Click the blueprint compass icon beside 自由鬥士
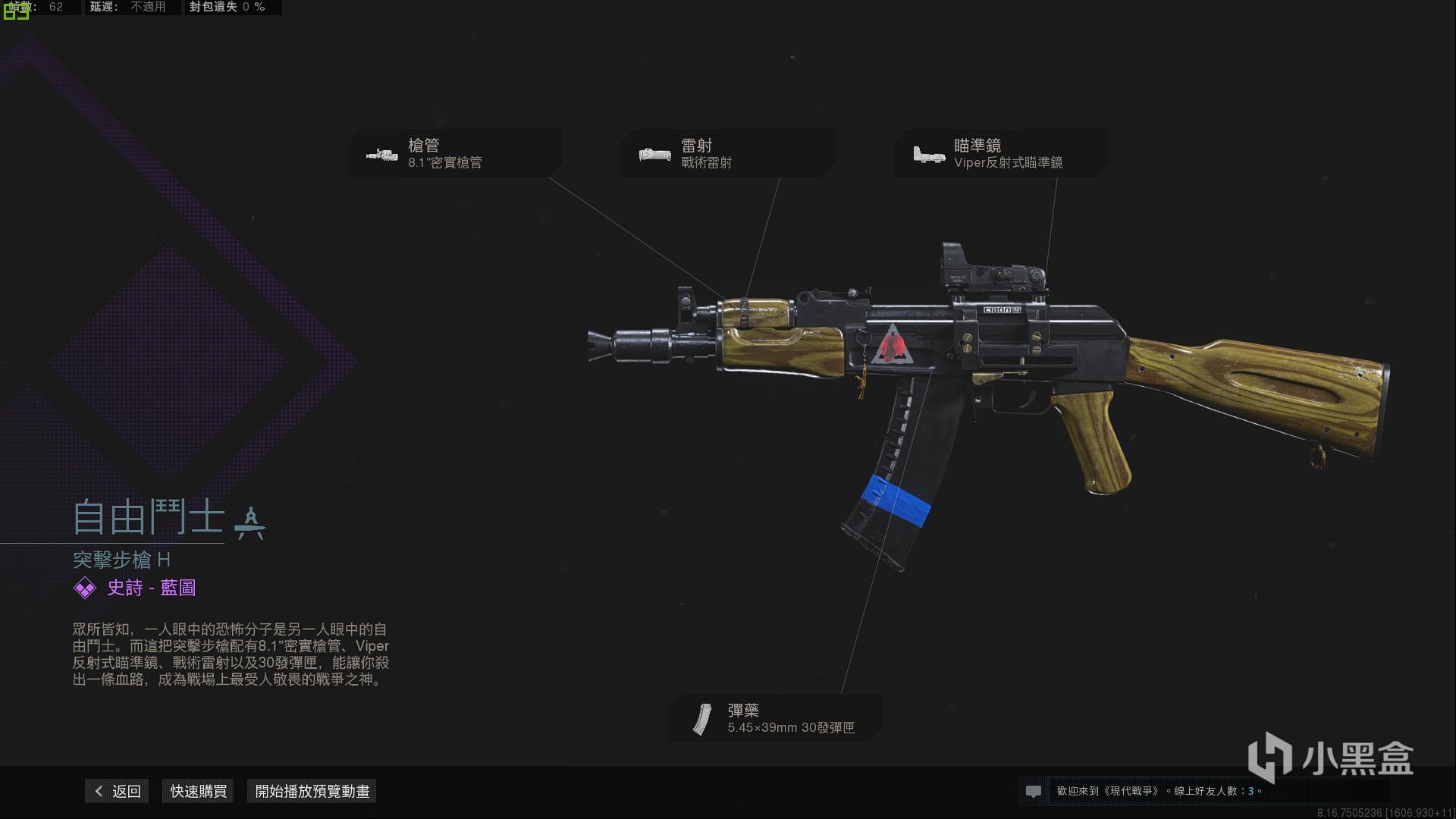 click(251, 522)
